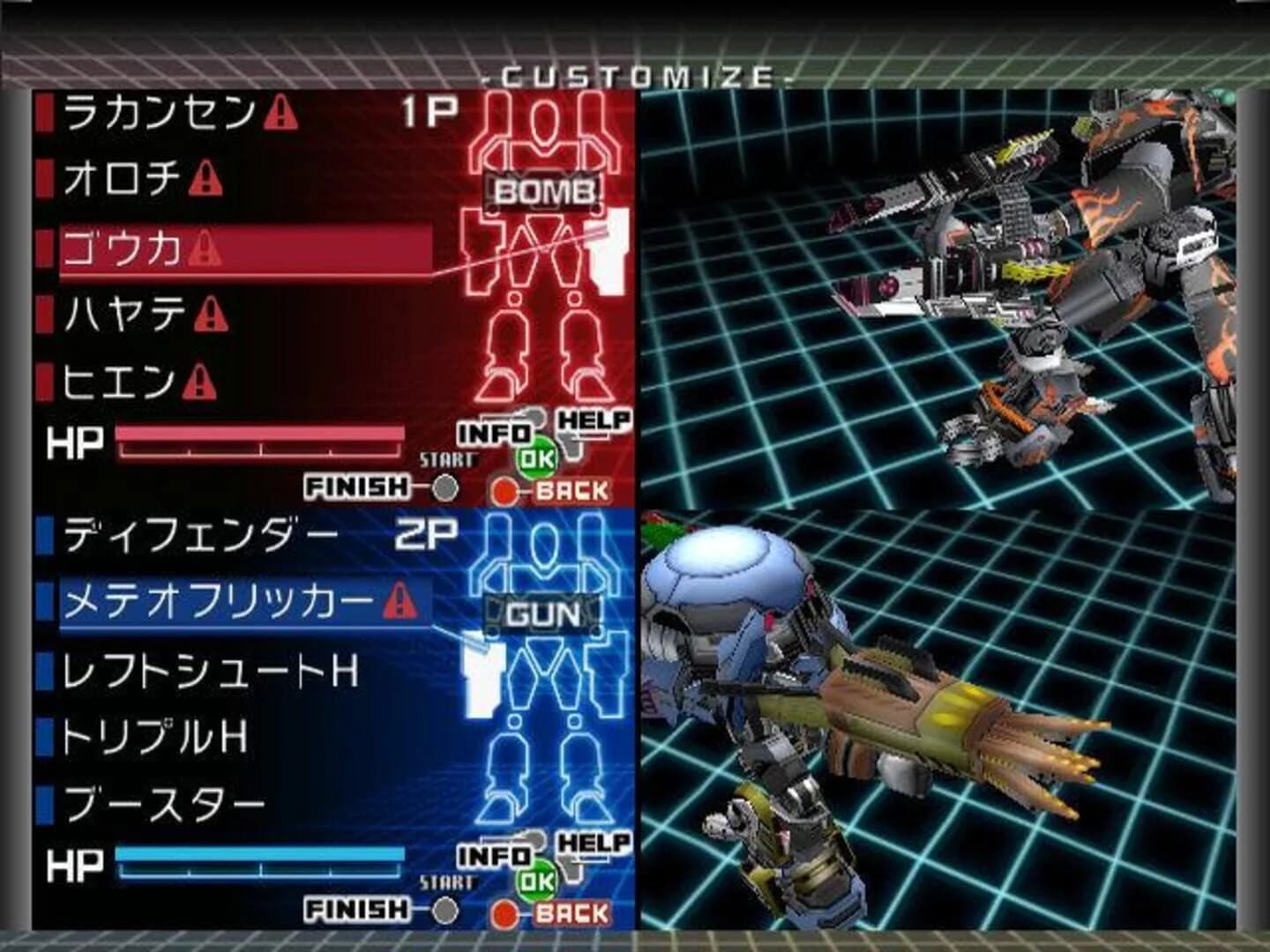Select the BOMB weapon slot on 1P robot
Image resolution: width=1270 pixels, height=952 pixels.
(x=543, y=190)
